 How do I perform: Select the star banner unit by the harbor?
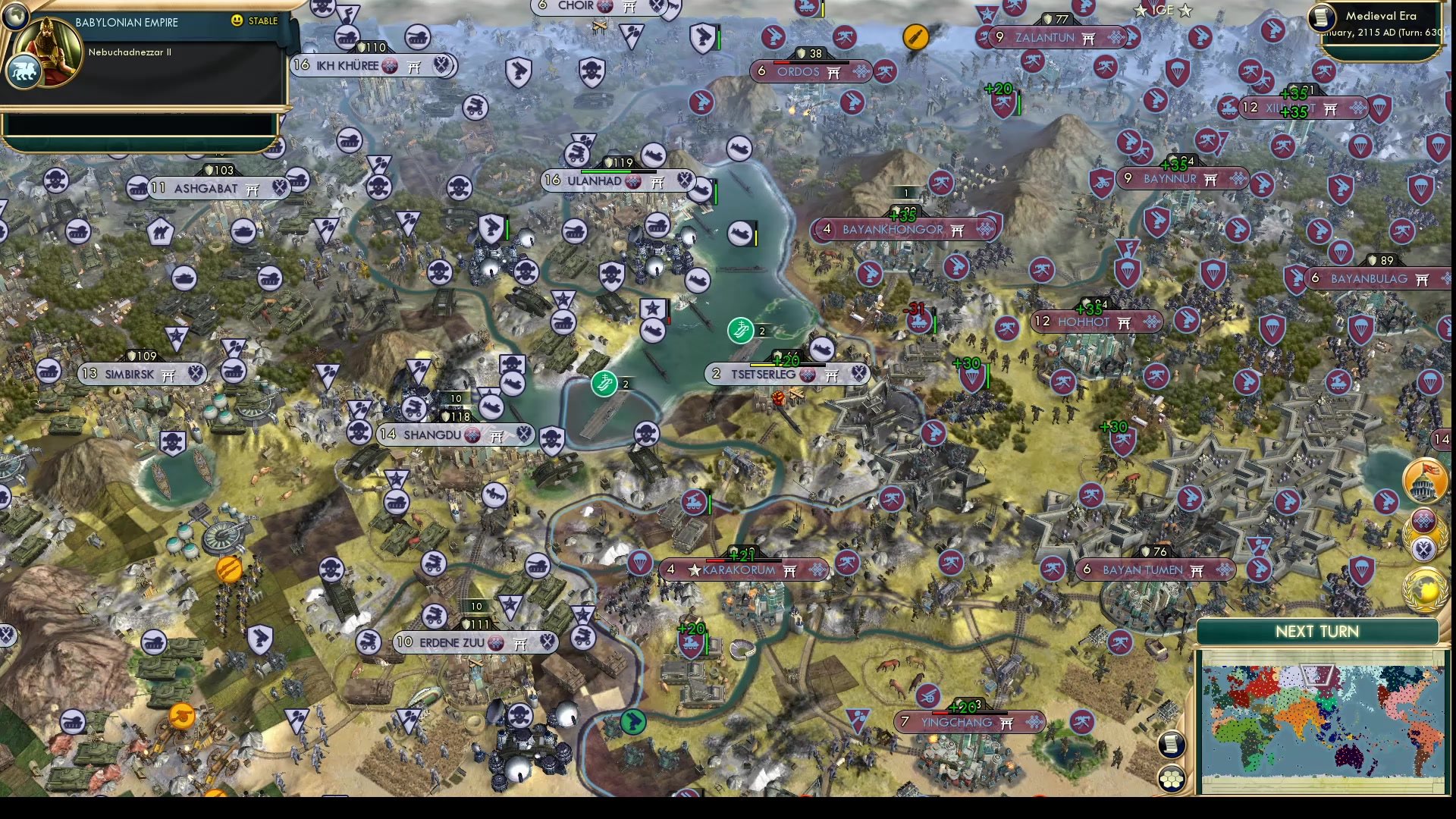pos(653,308)
